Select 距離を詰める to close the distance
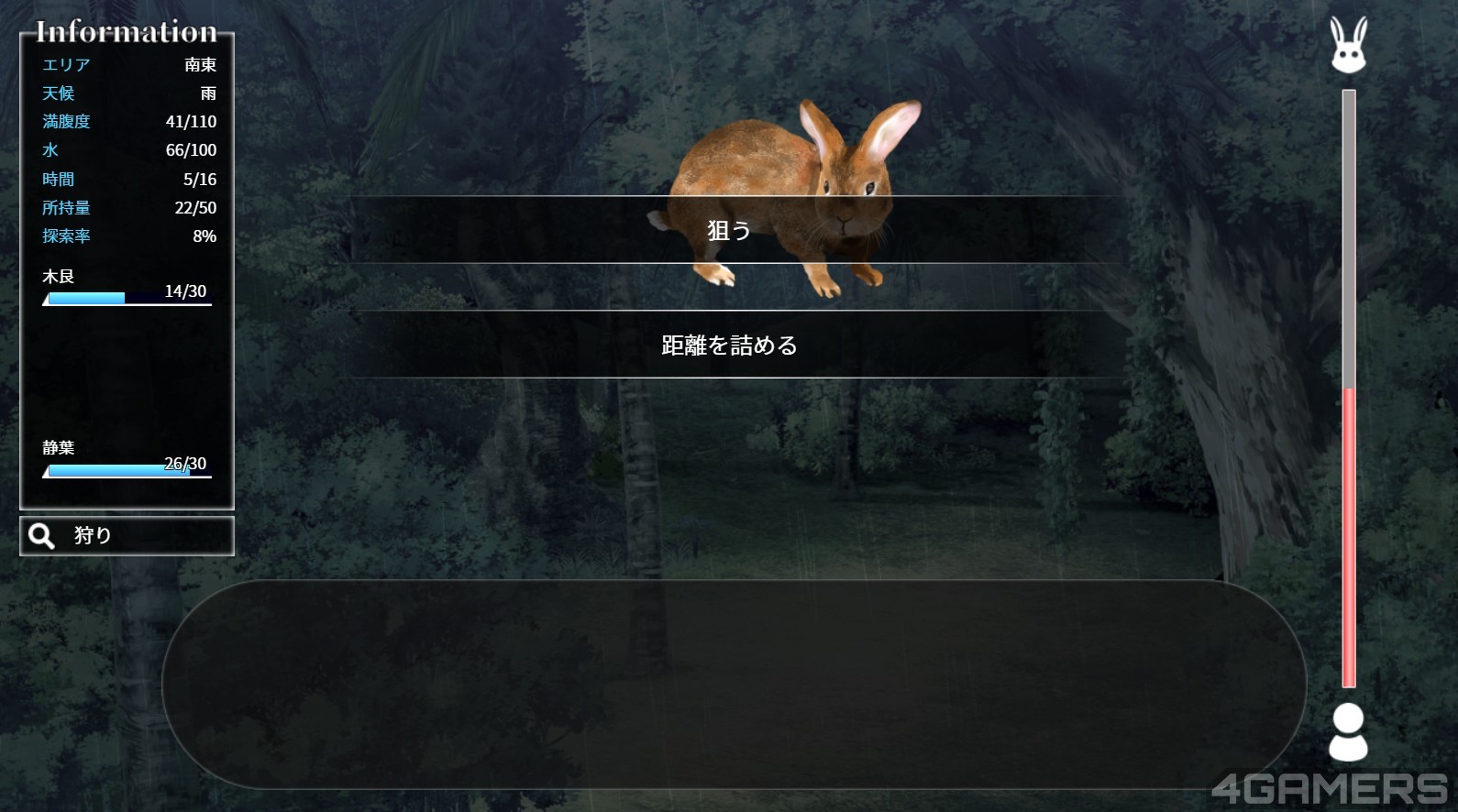 pyautogui.click(x=730, y=345)
